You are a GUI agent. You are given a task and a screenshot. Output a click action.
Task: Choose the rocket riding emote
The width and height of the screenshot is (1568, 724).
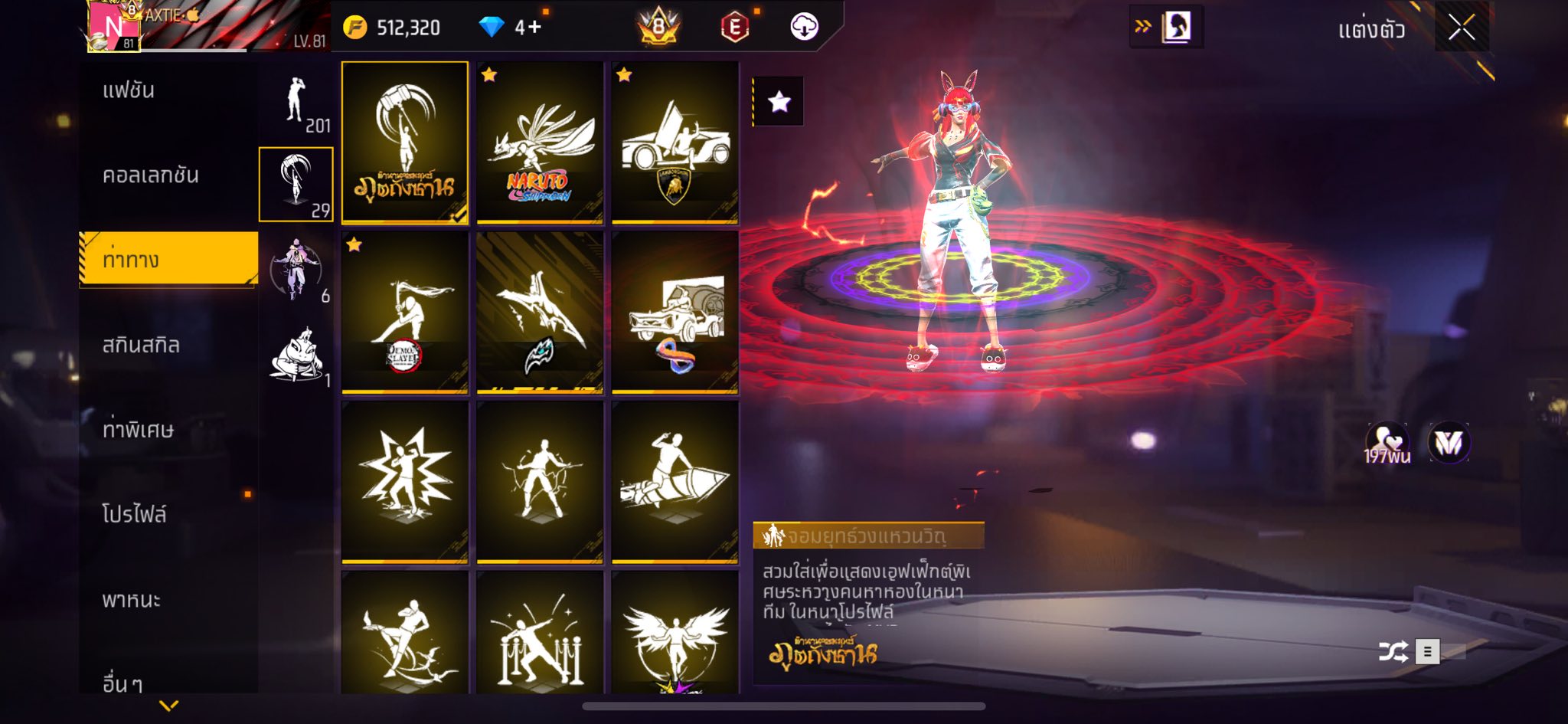click(x=675, y=482)
